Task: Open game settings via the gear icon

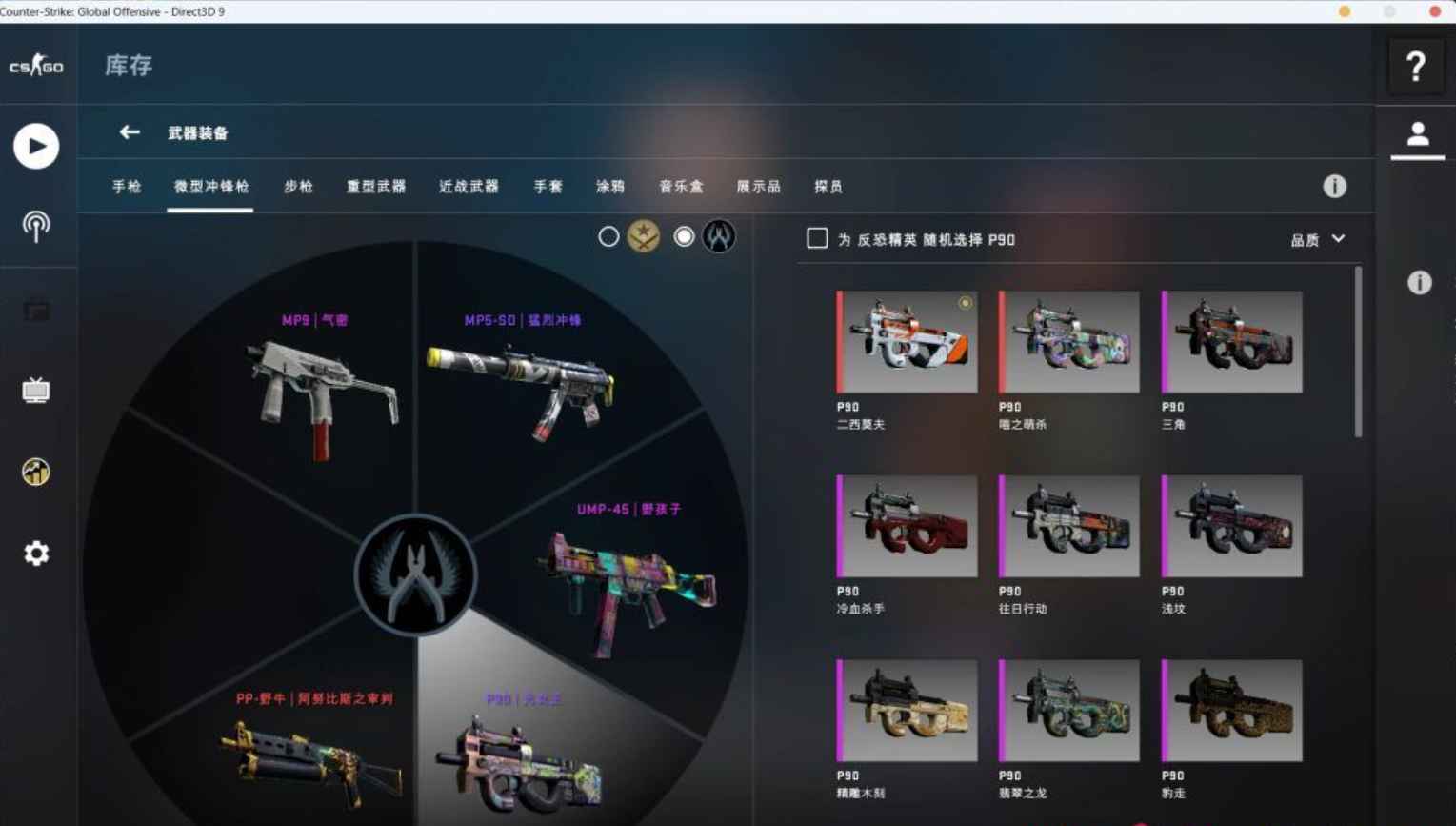Action: 36,553
